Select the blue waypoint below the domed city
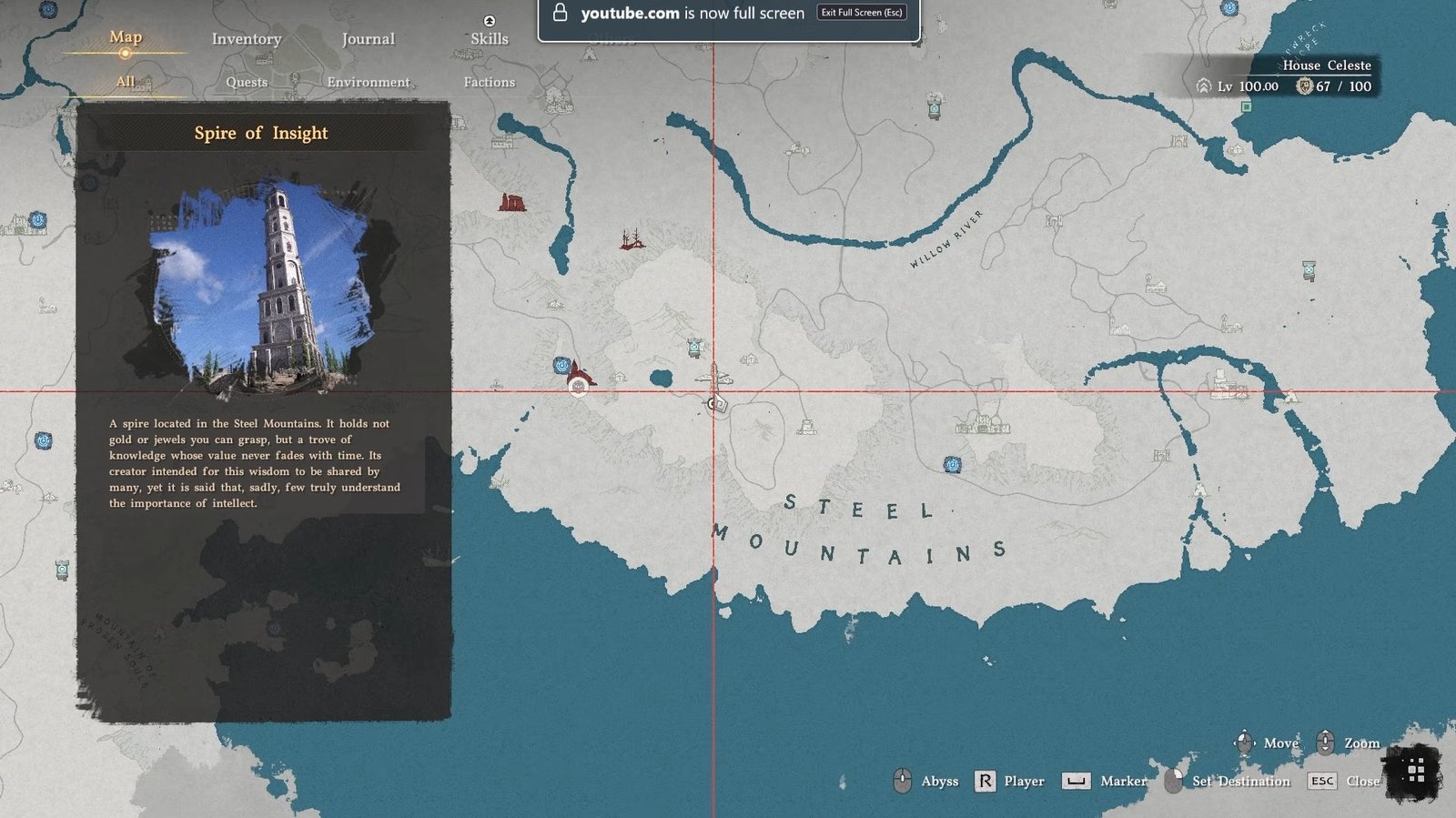This screenshot has height=818, width=1456. [952, 465]
